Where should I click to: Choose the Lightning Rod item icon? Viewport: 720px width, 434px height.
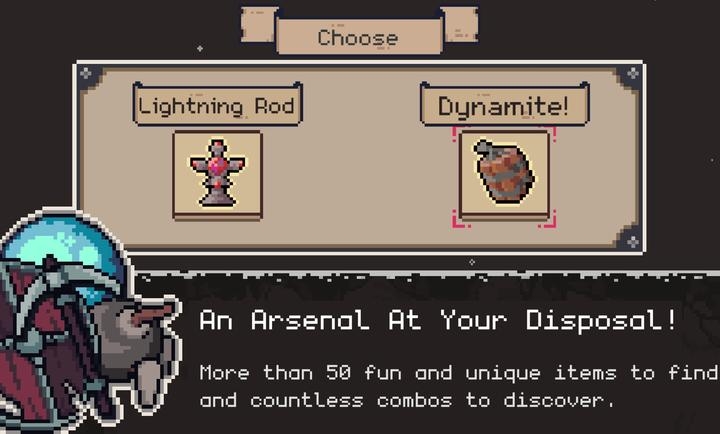(x=217, y=172)
